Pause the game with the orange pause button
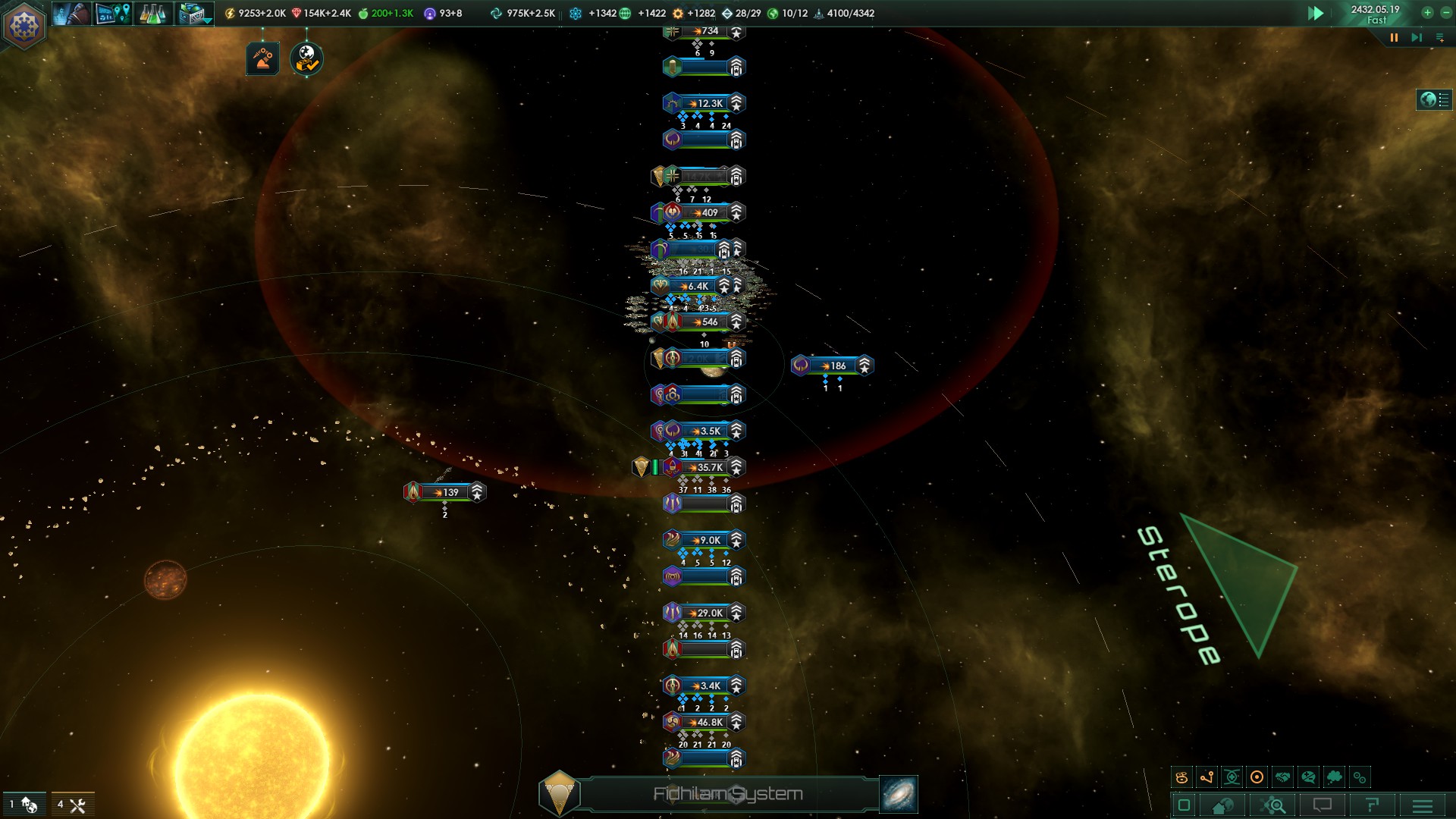Screen dimensions: 1456x819 click(1394, 38)
